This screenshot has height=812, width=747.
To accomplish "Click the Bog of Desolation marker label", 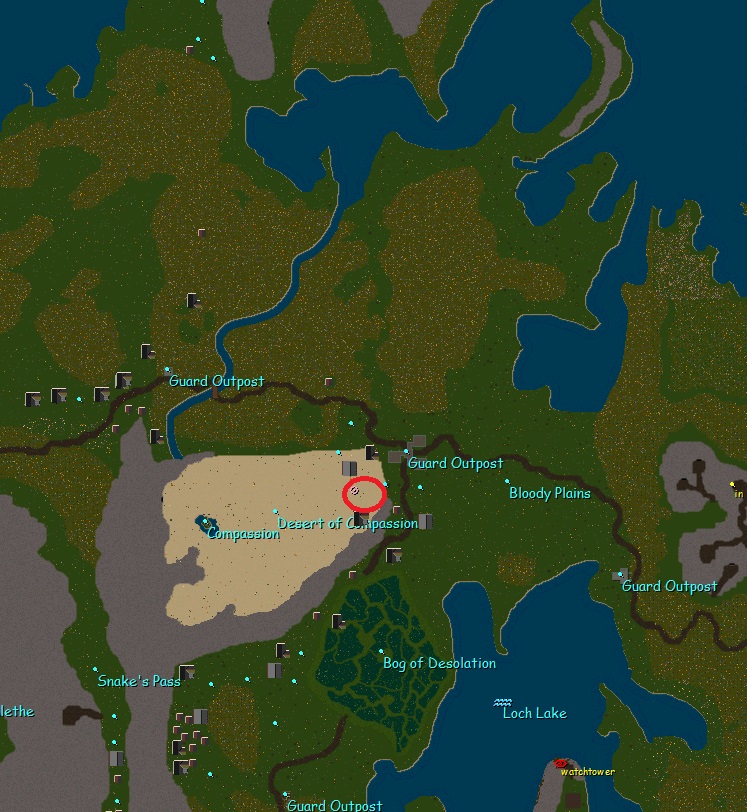I will [439, 663].
